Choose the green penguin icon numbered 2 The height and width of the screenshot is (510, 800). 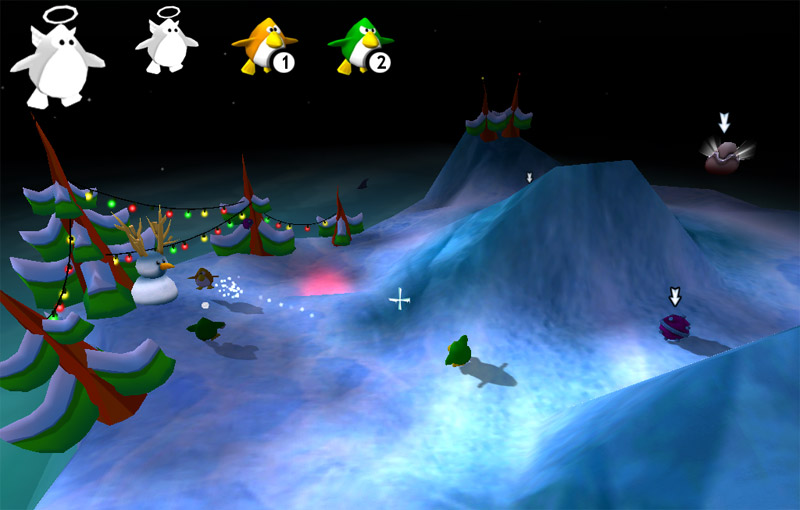click(361, 46)
